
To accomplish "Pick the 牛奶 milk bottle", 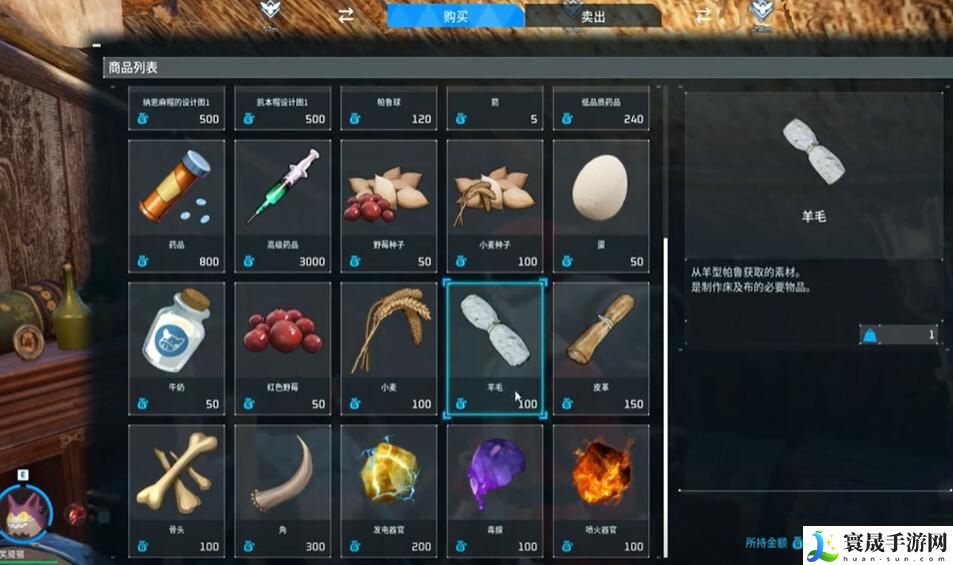I will (x=177, y=347).
